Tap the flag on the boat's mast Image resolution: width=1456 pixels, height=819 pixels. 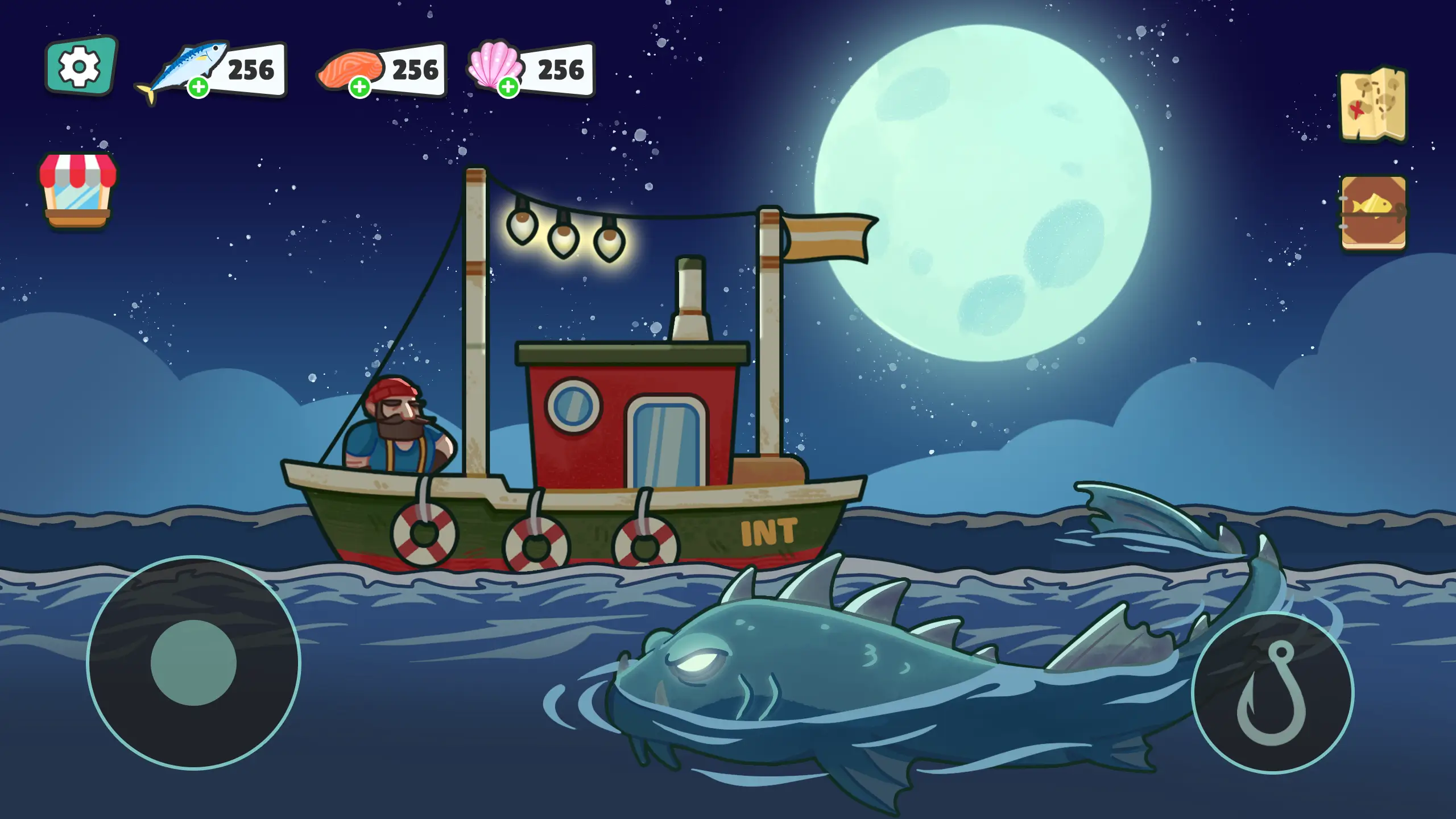[825, 239]
